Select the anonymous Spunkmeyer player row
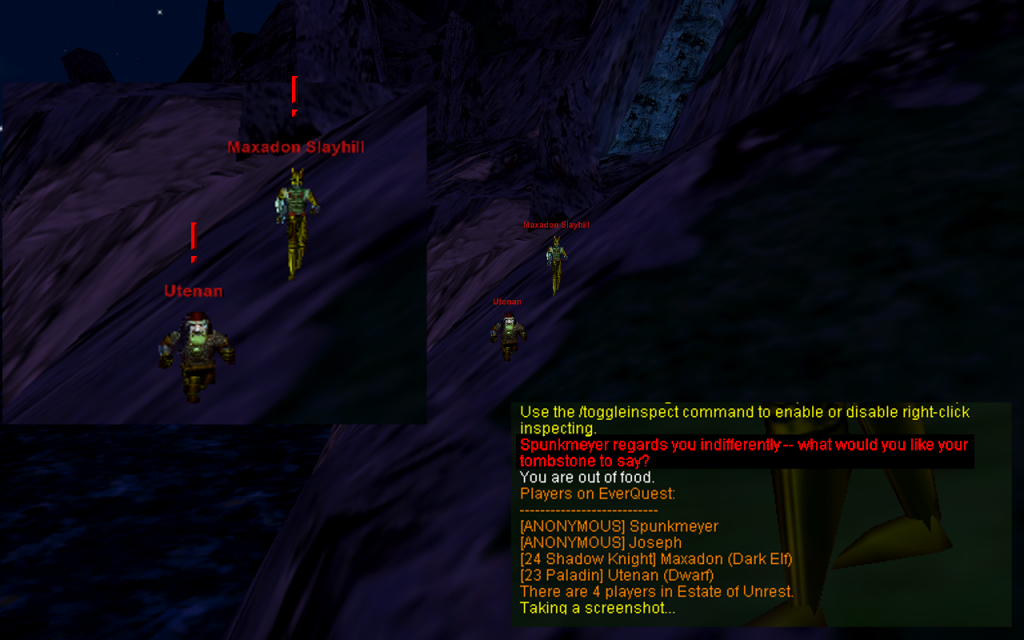 (618, 526)
